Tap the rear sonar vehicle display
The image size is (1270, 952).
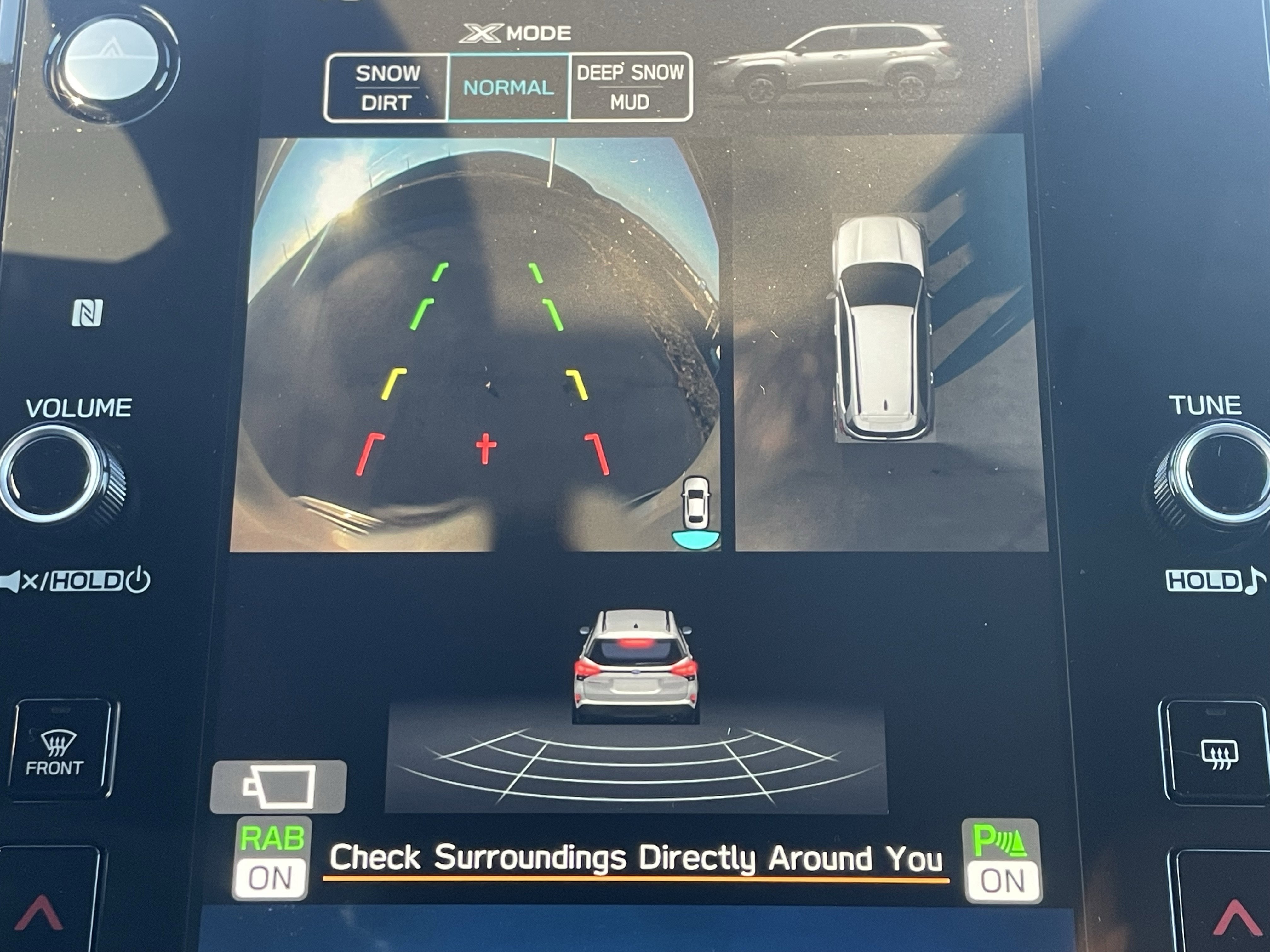(x=636, y=711)
